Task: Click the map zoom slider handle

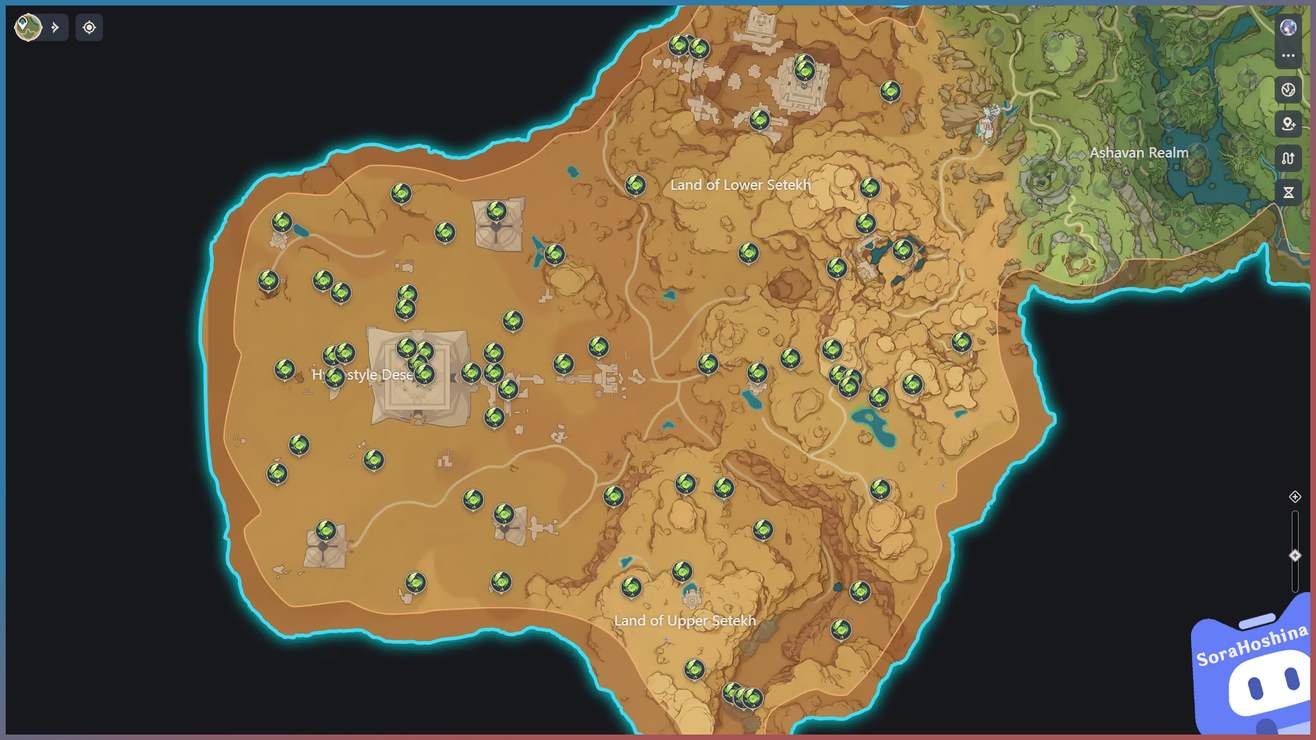Action: (1292, 554)
